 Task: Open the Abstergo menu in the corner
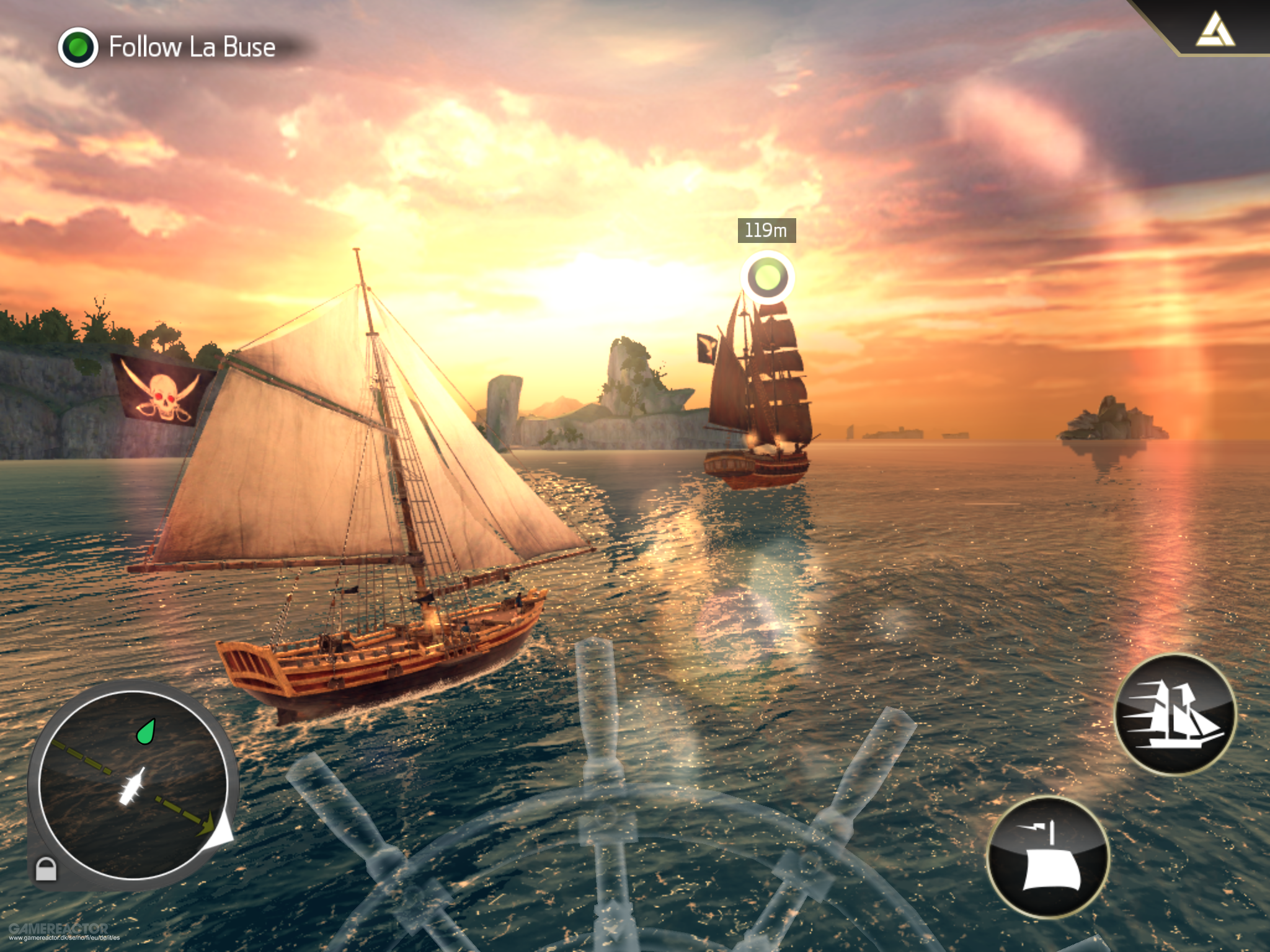1214,32
